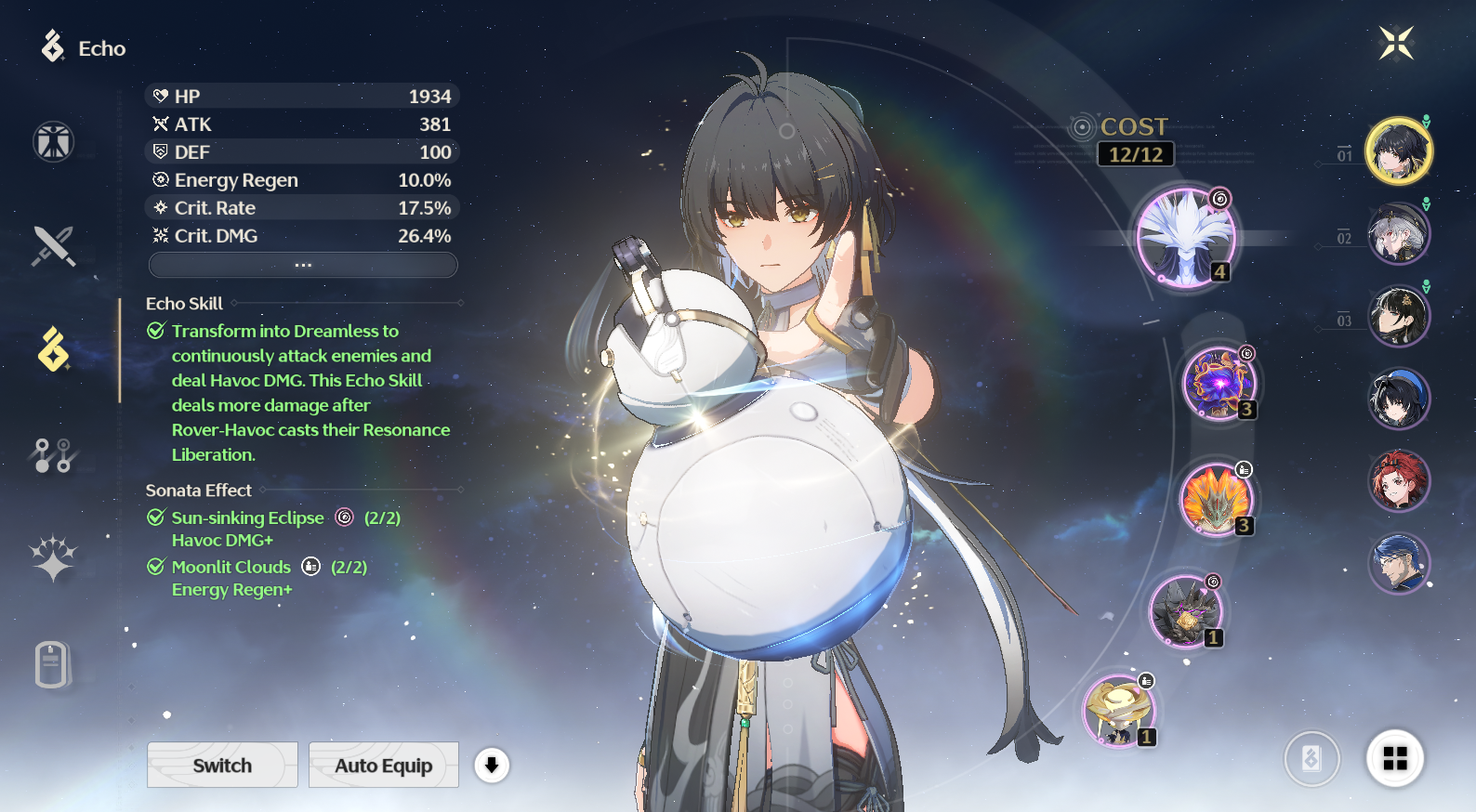Click the checkmark beside Moonlit Clouds Energy Regen

[155, 566]
